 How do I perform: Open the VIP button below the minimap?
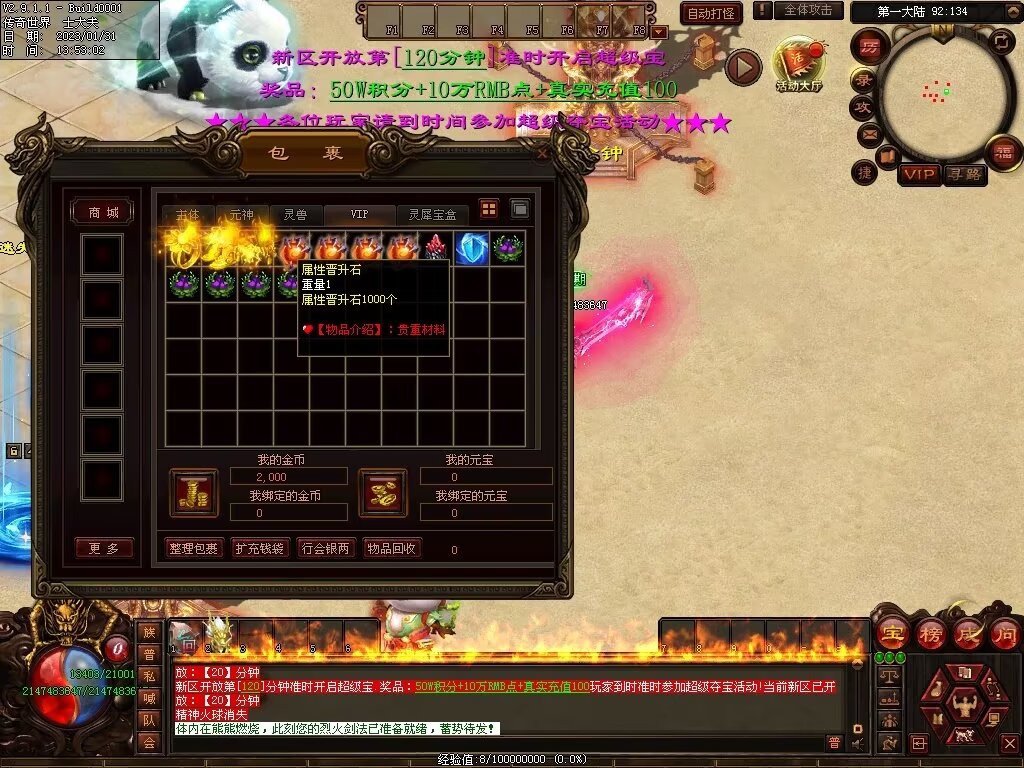[919, 175]
